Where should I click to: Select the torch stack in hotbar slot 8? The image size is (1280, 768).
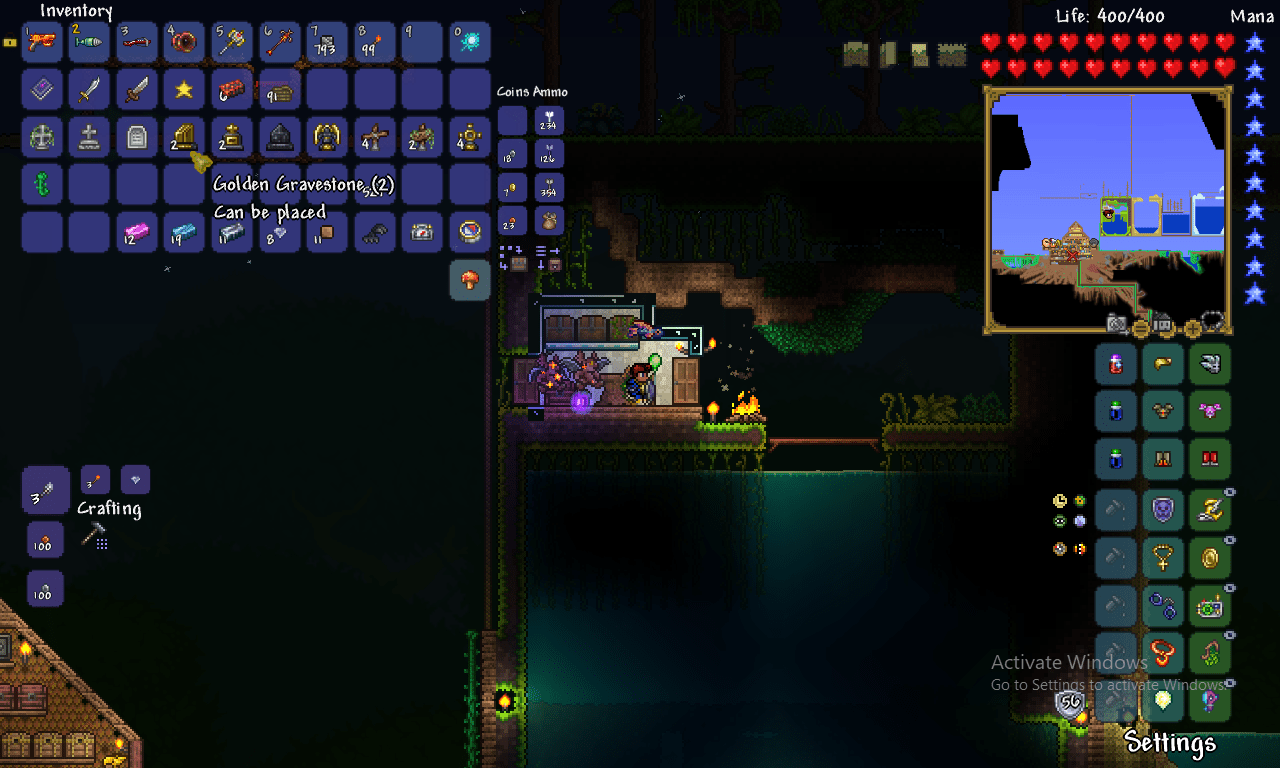coord(373,42)
